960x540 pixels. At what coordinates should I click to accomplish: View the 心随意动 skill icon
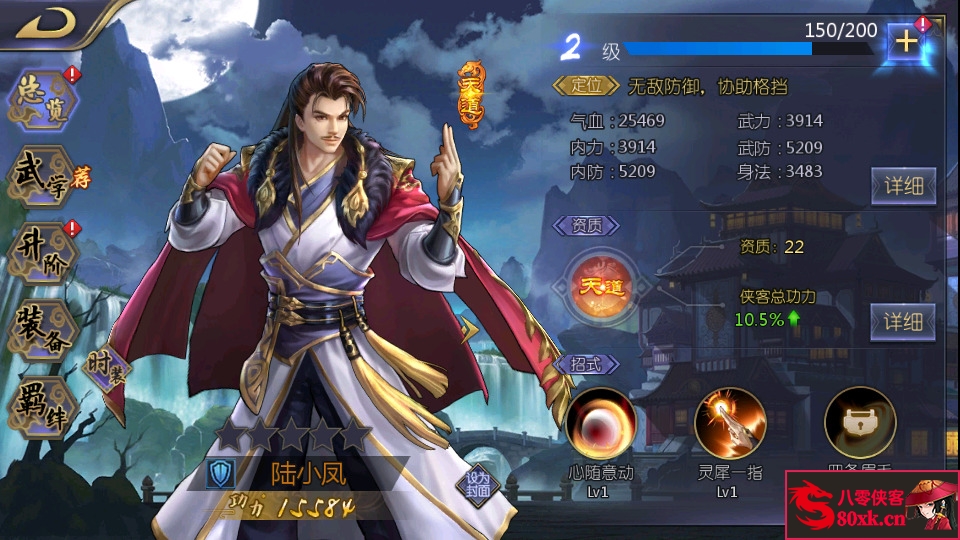[x=601, y=423]
